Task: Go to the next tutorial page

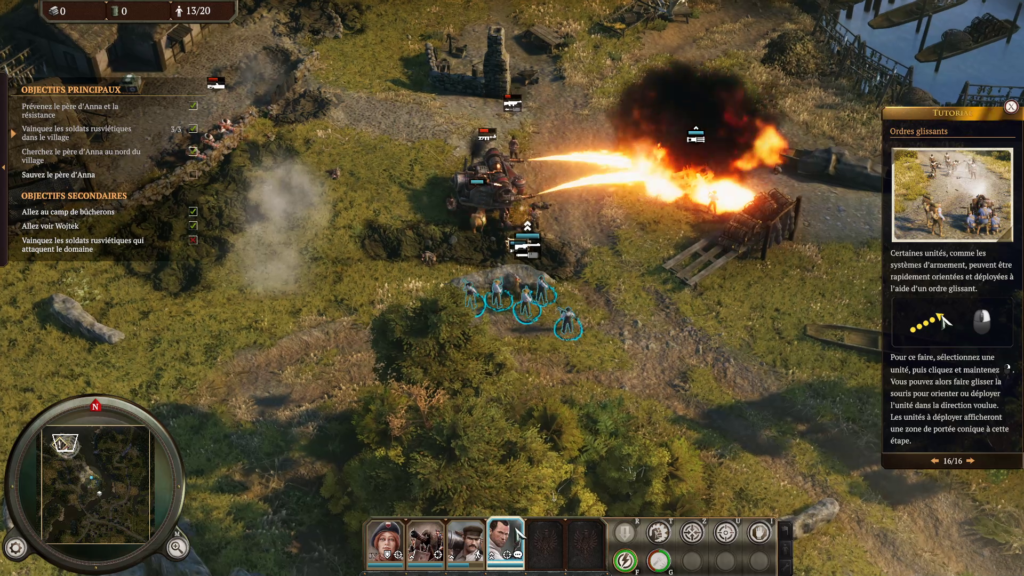Action: pyautogui.click(x=970, y=461)
